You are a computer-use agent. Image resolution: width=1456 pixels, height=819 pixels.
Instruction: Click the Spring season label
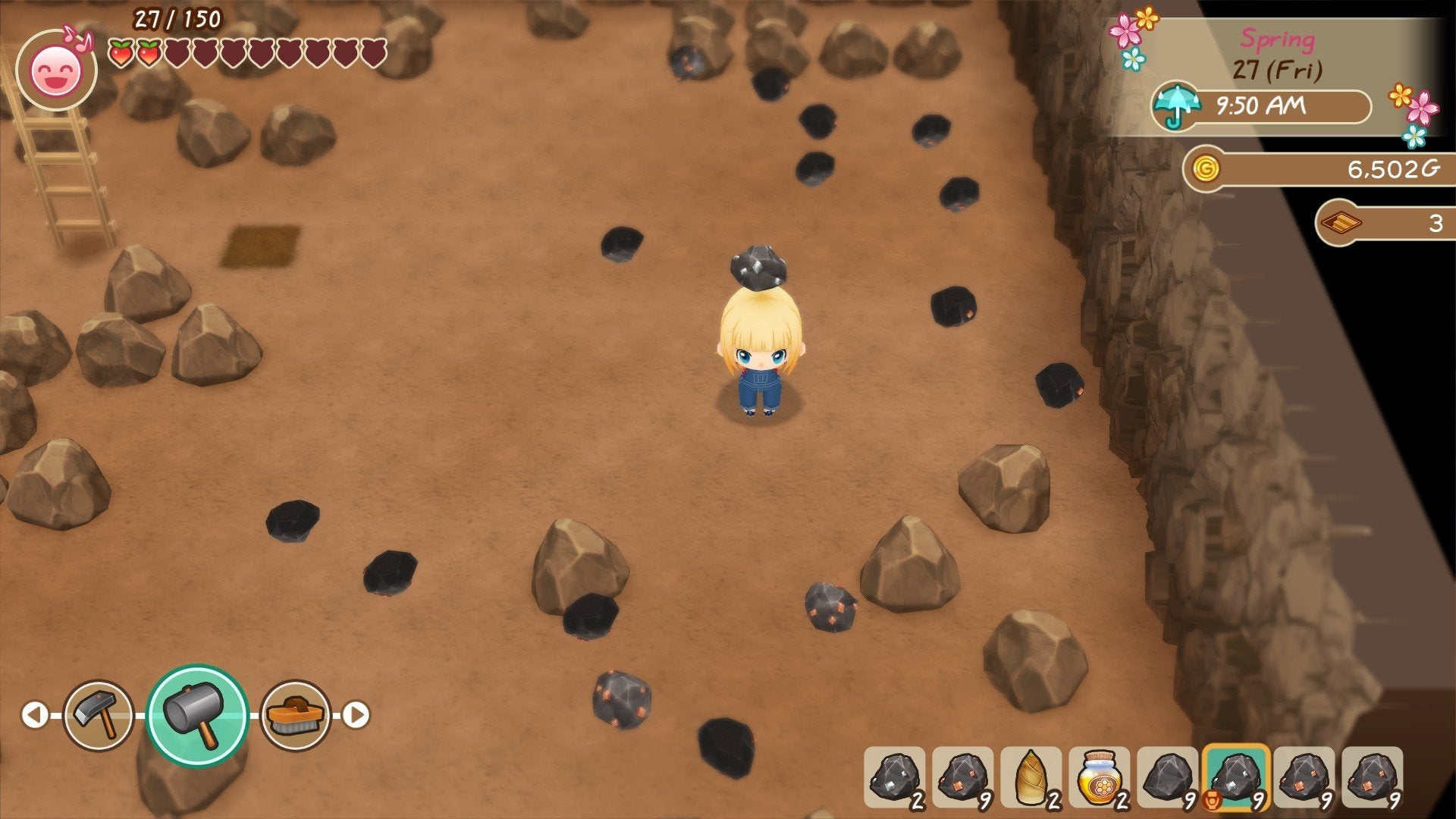pos(1277,39)
